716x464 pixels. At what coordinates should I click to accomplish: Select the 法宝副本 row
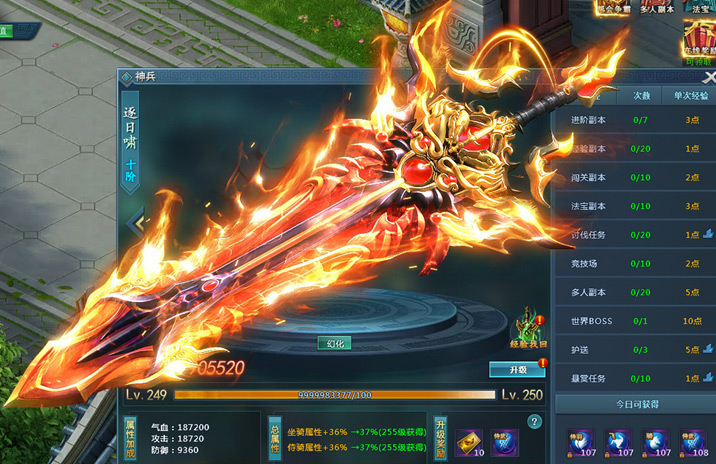(634, 206)
